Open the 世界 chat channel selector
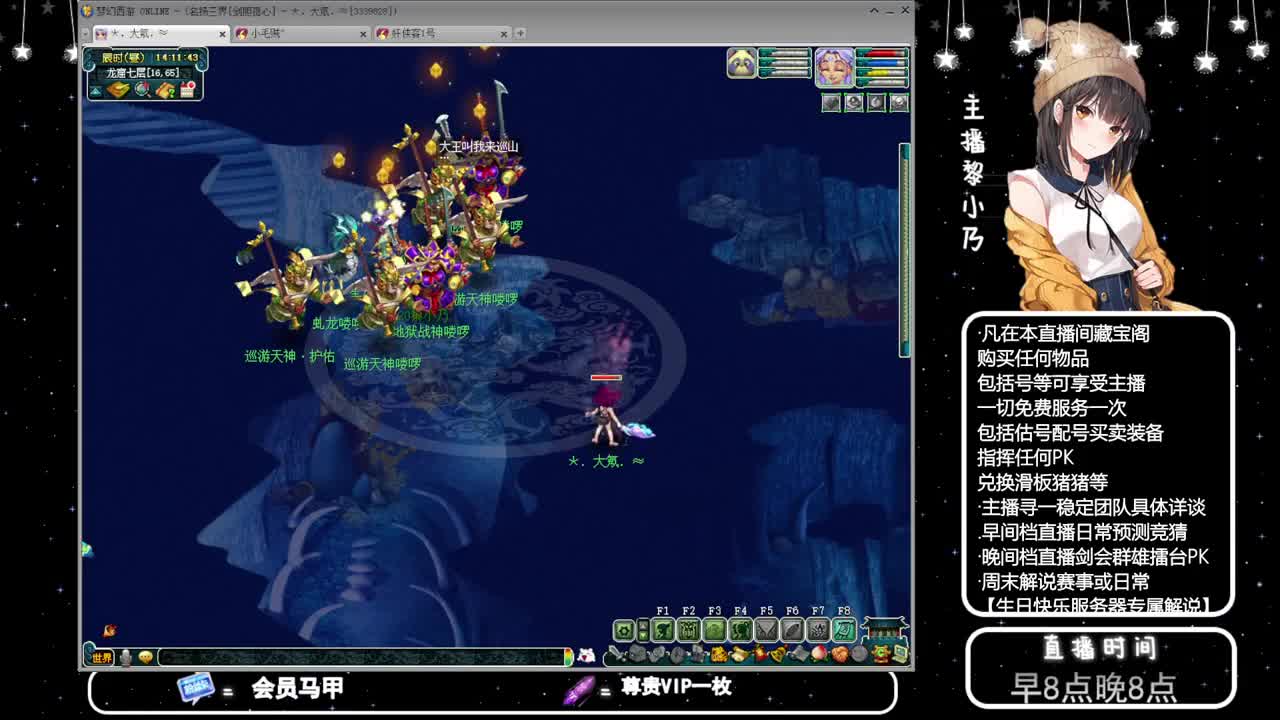The width and height of the screenshot is (1280, 720). pos(101,658)
